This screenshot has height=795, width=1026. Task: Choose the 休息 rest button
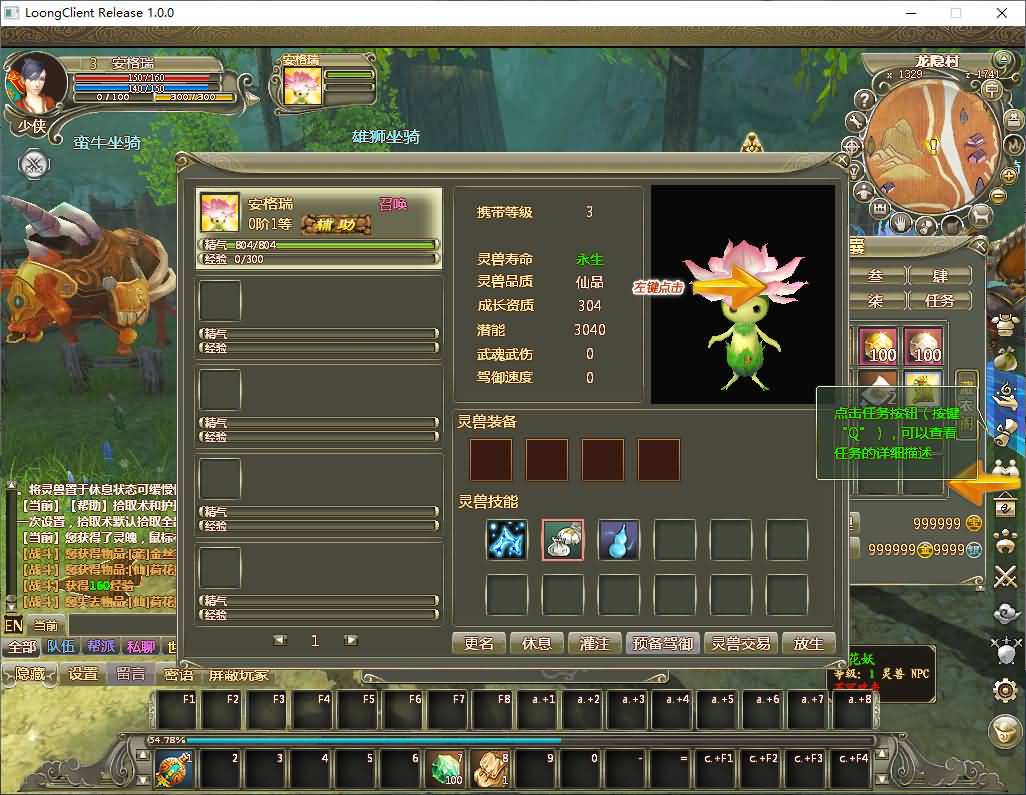(x=537, y=643)
